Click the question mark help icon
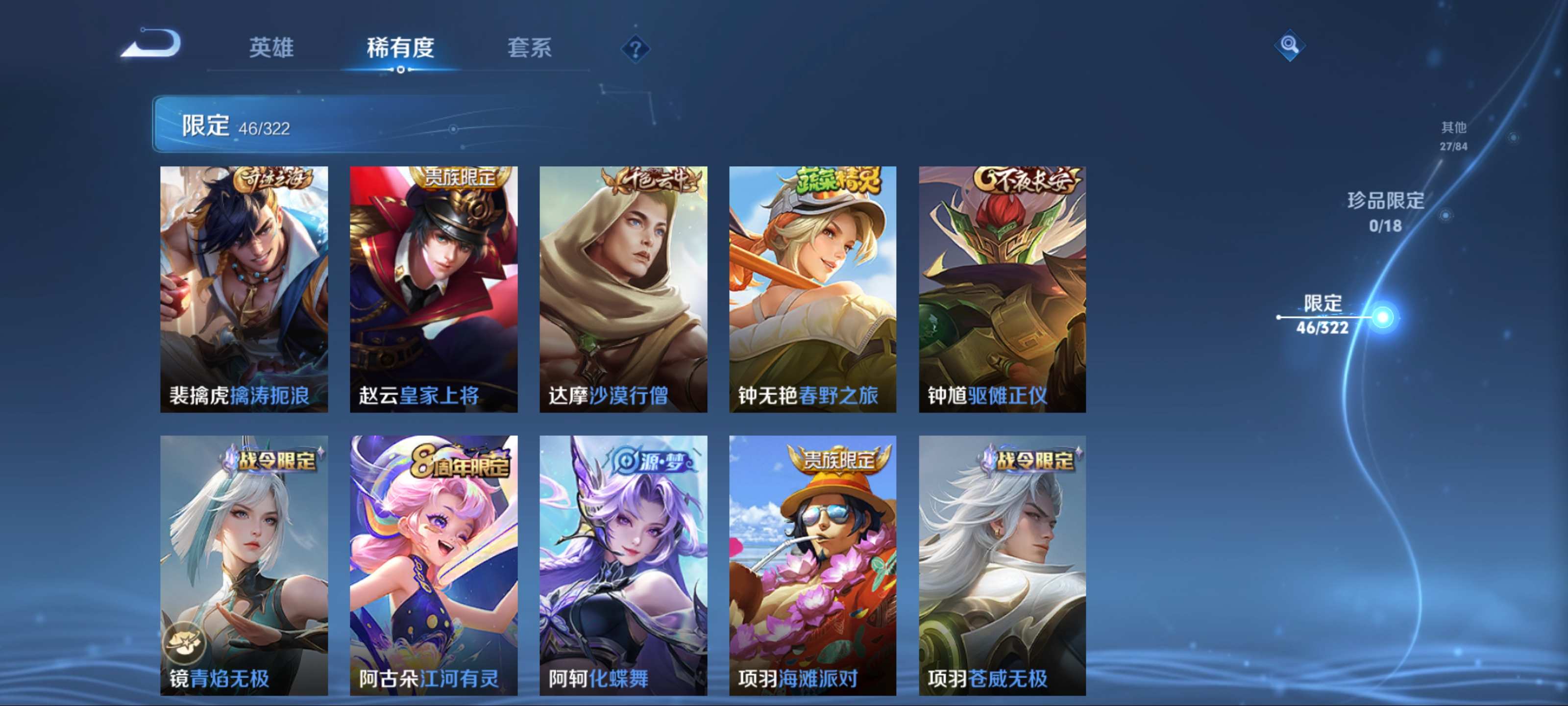 coord(635,49)
